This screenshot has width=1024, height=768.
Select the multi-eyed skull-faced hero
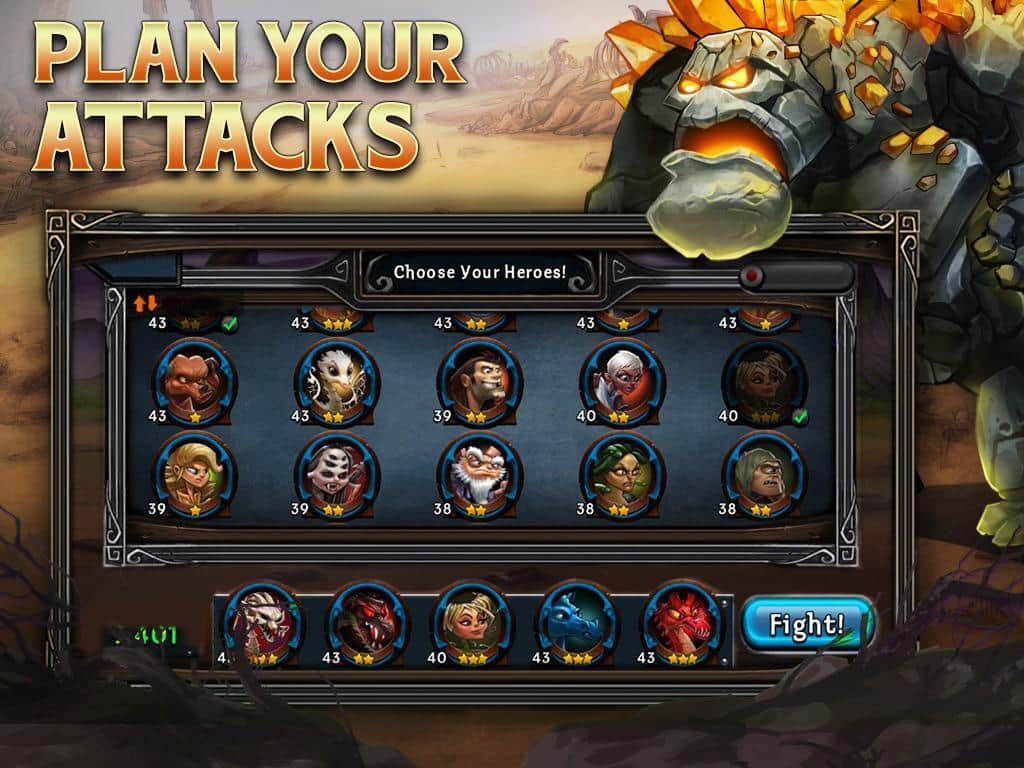336,471
